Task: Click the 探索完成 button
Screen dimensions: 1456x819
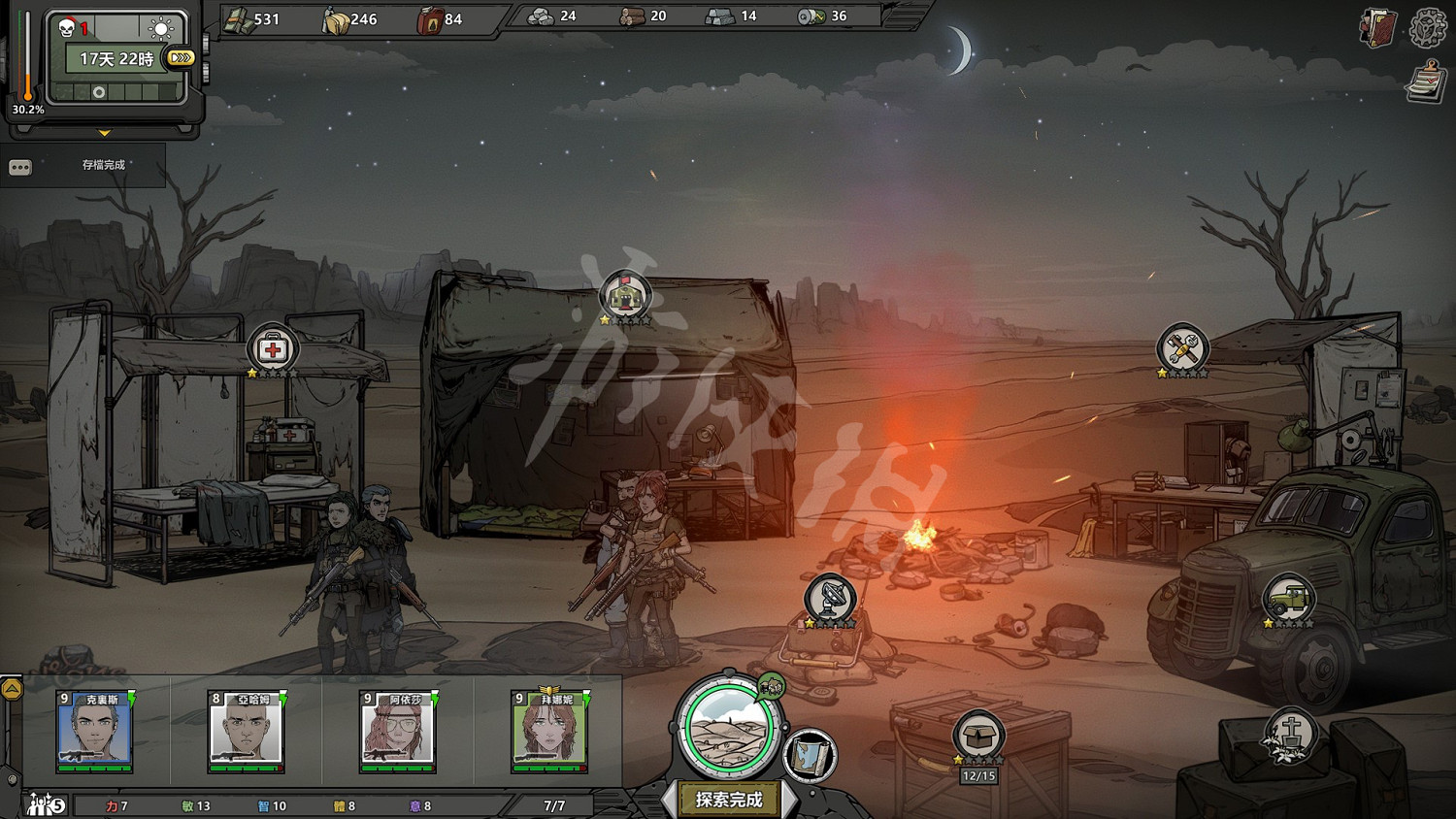Action: (x=729, y=800)
